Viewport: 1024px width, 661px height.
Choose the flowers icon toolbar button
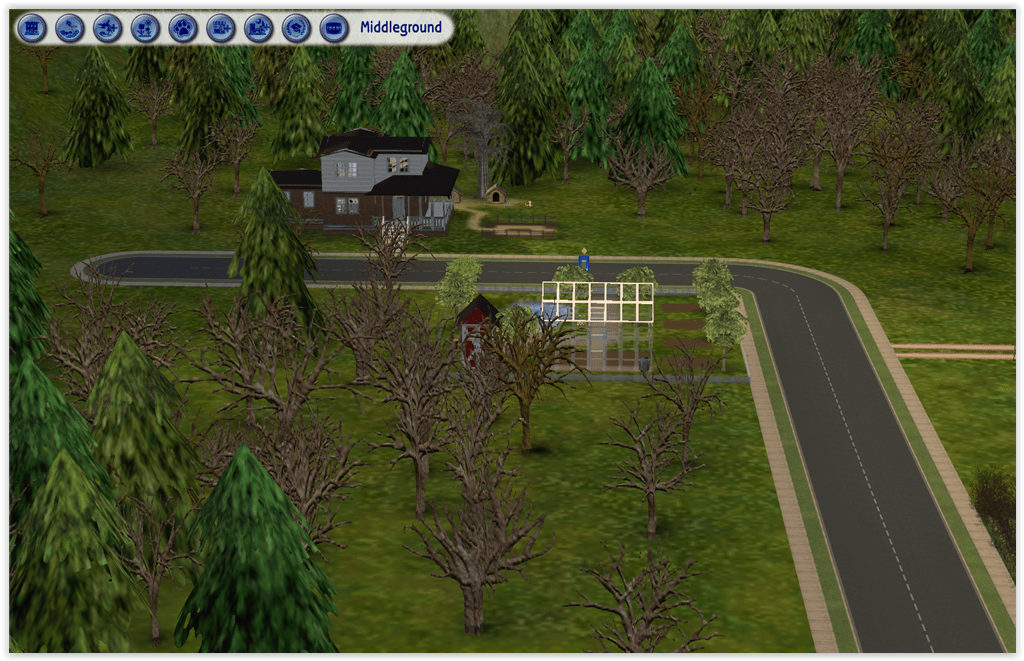coord(146,28)
